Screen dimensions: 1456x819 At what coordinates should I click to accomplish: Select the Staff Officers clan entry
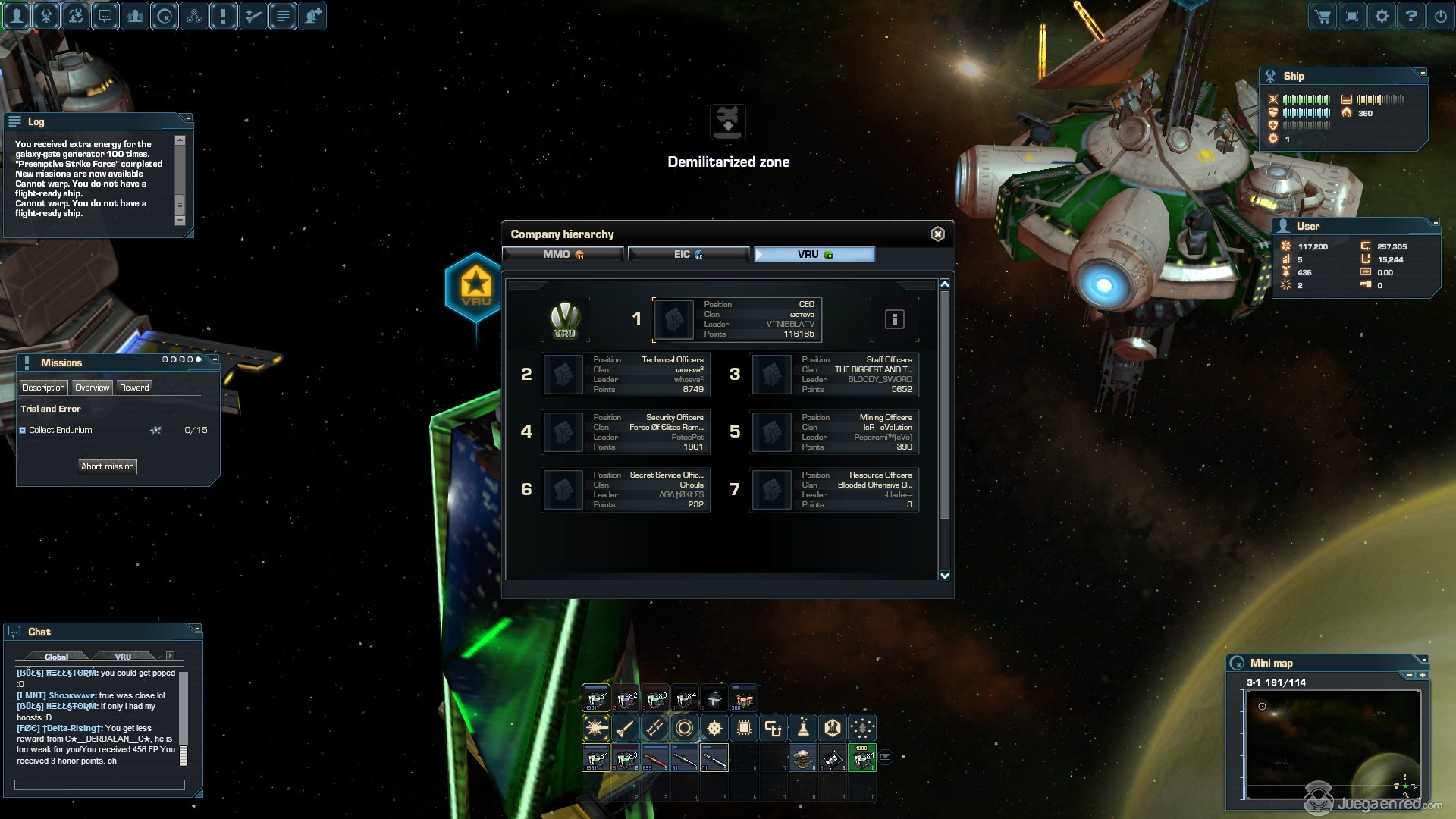click(x=835, y=375)
